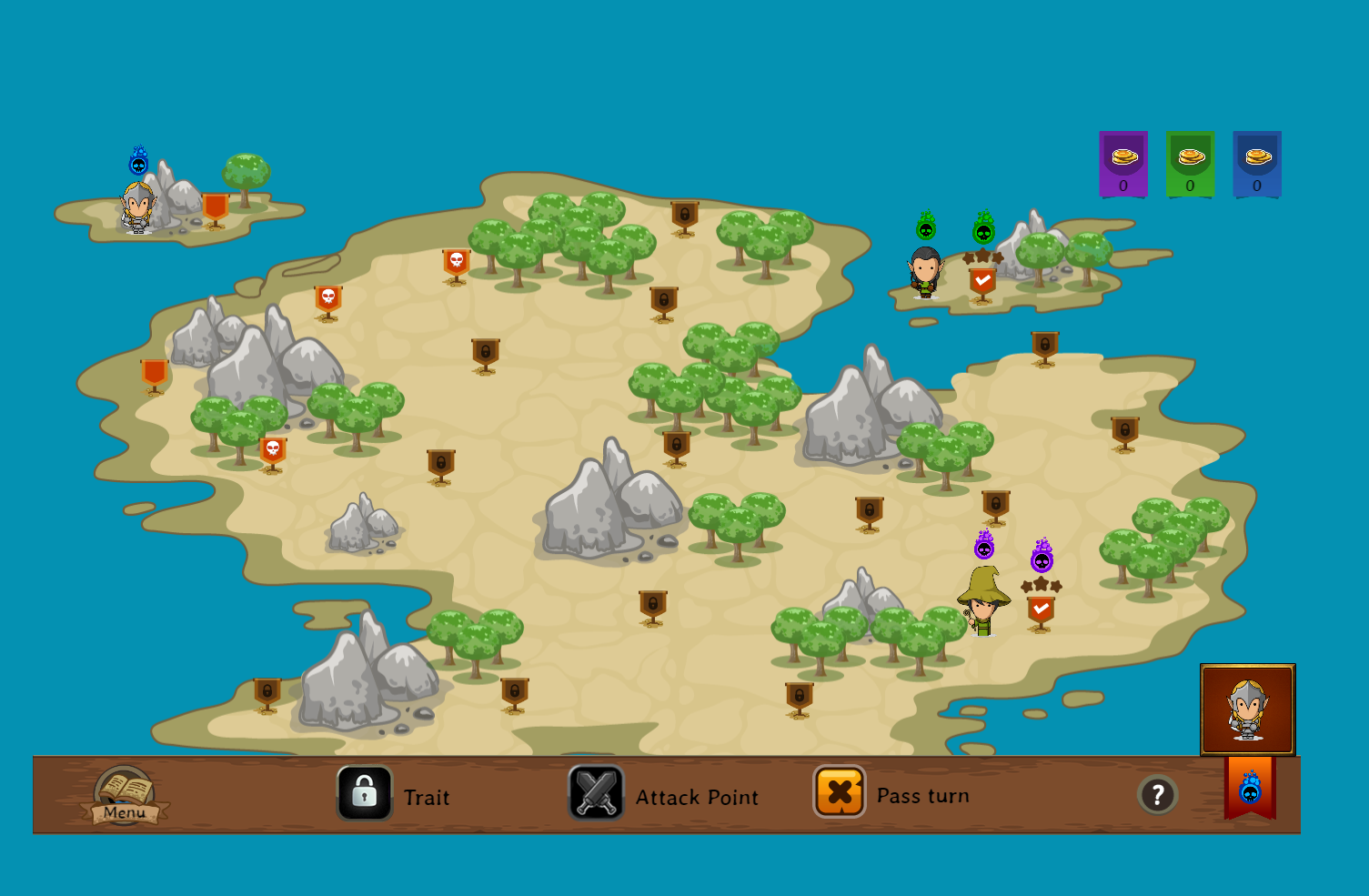
Task: Select the Trait lock button
Action: point(365,792)
